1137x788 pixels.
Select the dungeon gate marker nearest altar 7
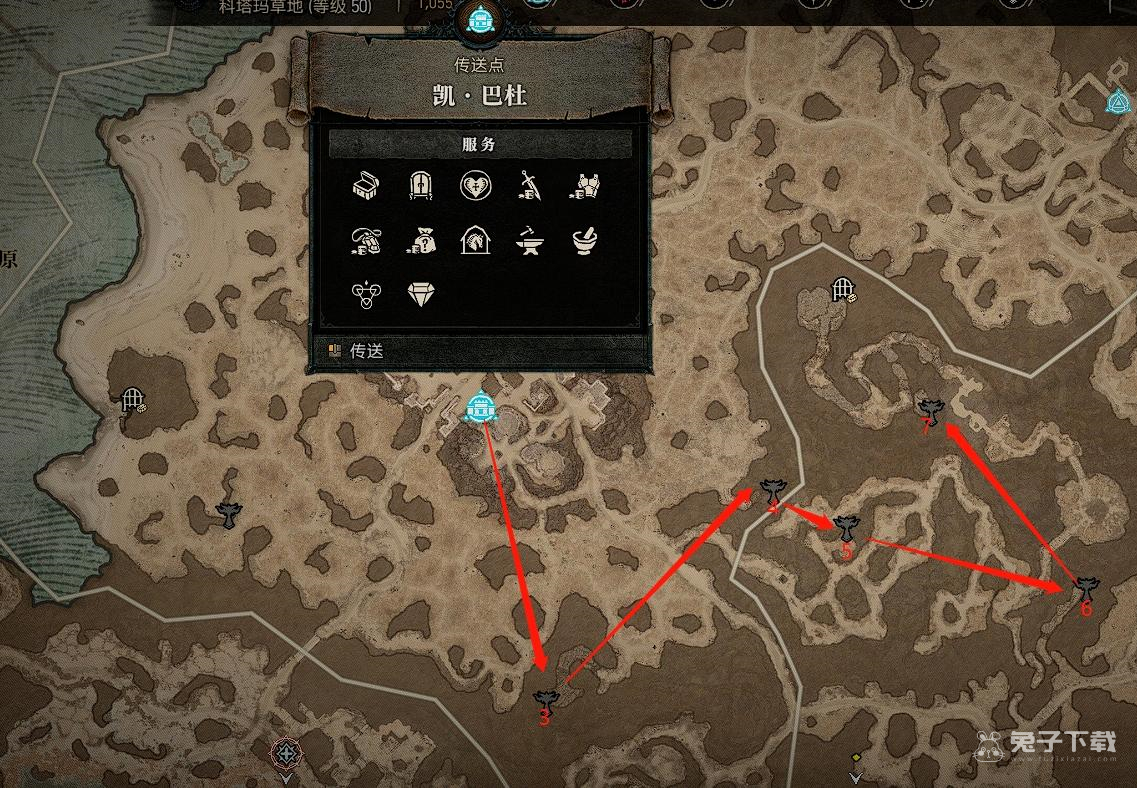pos(843,290)
